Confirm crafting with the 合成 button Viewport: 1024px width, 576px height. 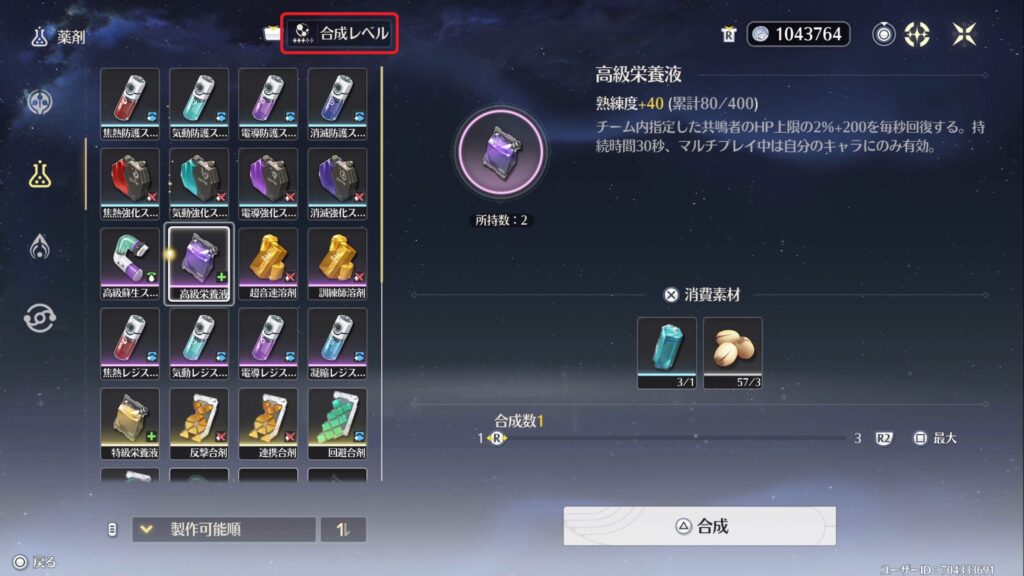click(698, 525)
